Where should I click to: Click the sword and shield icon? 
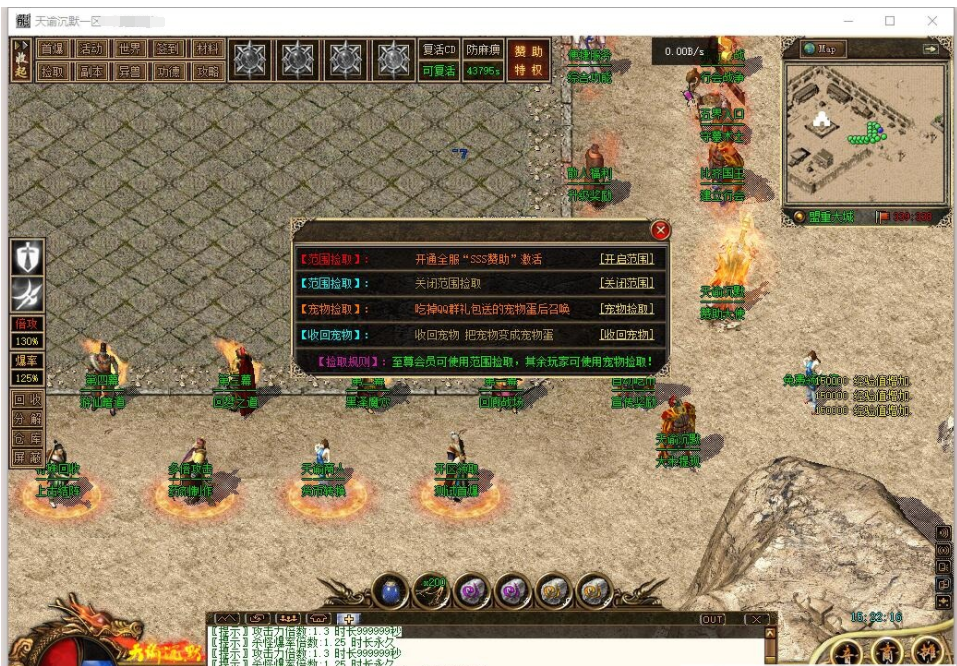point(27,257)
